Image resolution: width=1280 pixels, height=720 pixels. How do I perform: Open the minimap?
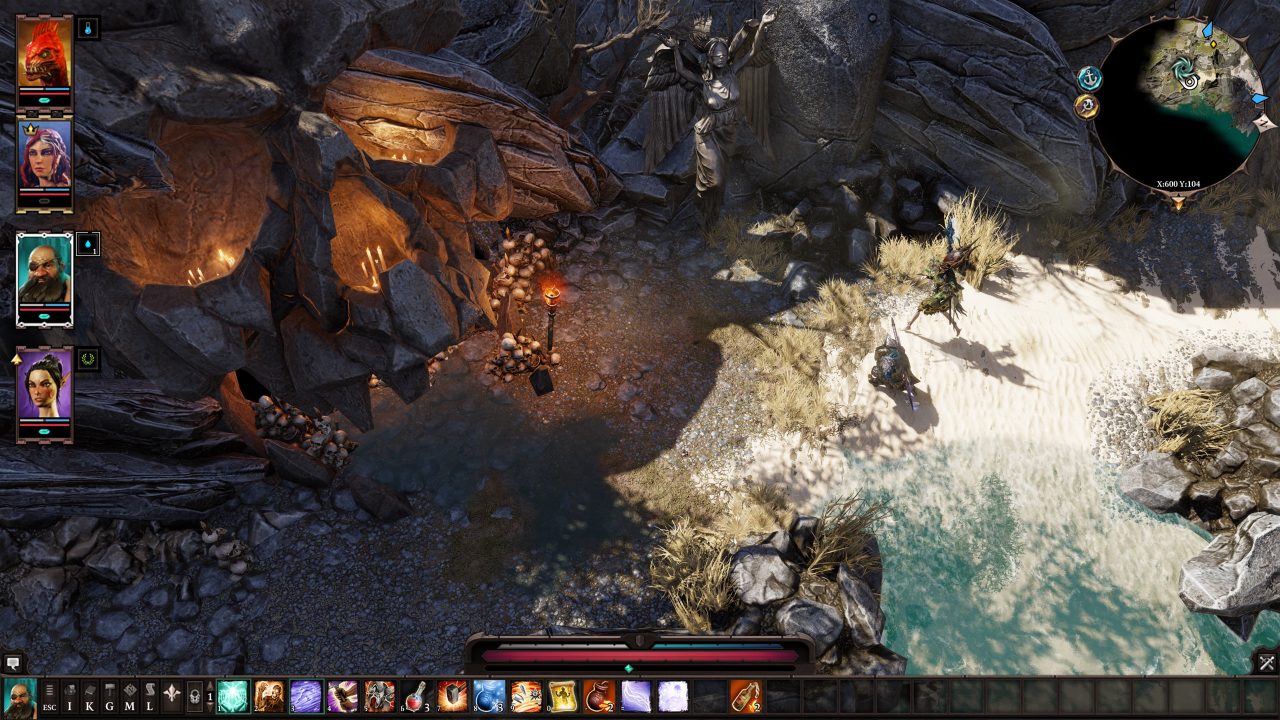point(1176,102)
